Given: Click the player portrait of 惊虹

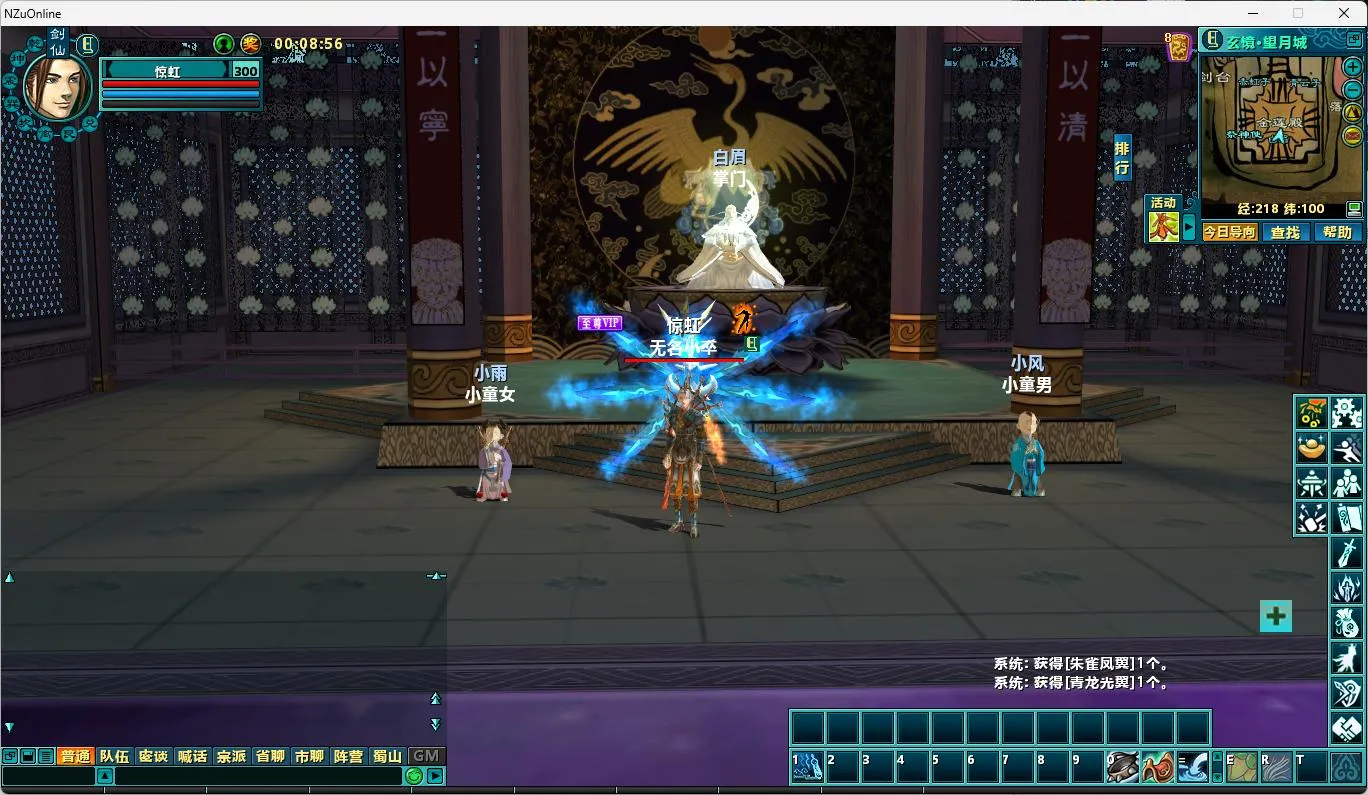Looking at the screenshot, I should tap(57, 87).
